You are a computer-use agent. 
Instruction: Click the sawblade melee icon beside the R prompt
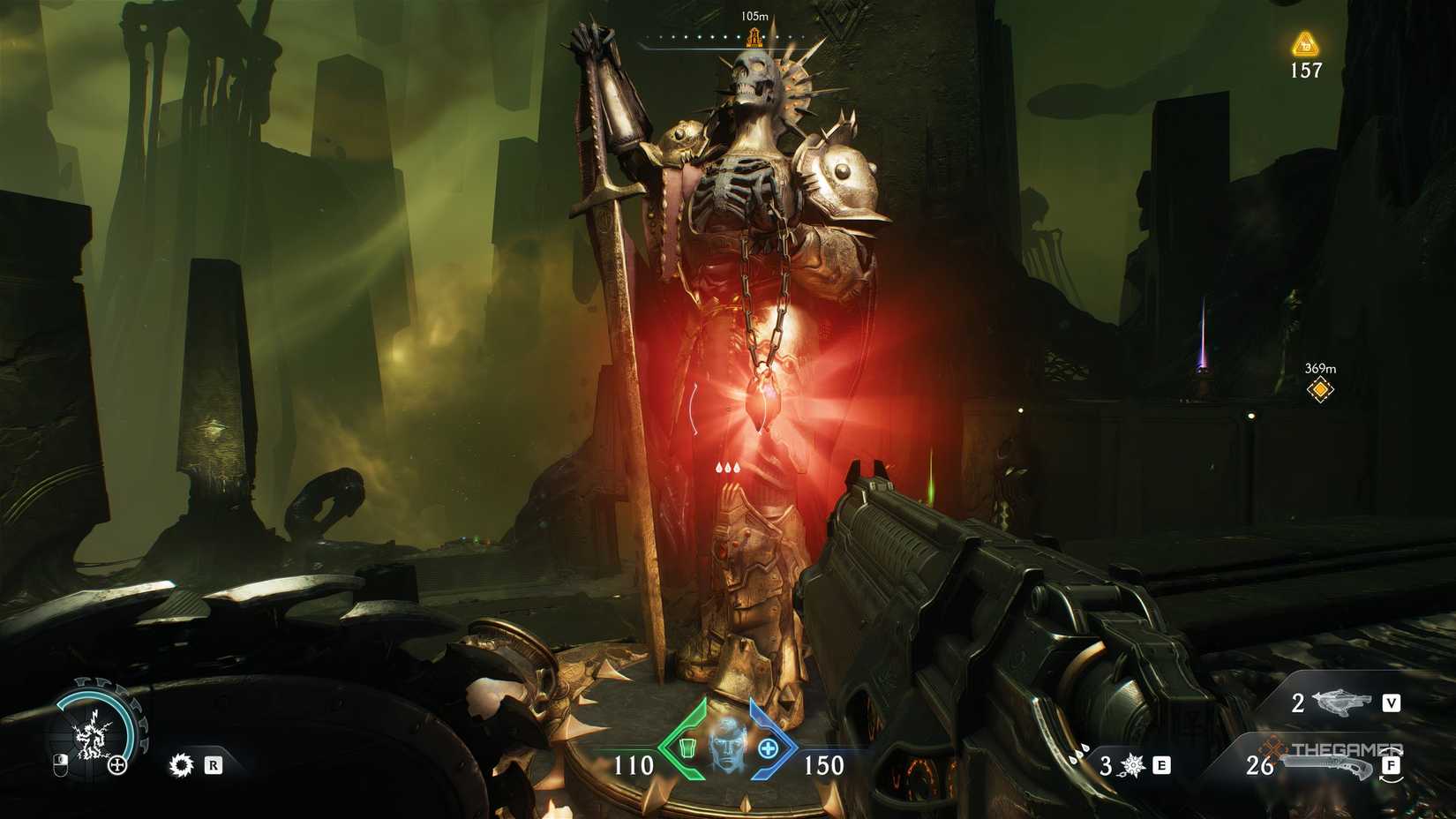[x=181, y=766]
